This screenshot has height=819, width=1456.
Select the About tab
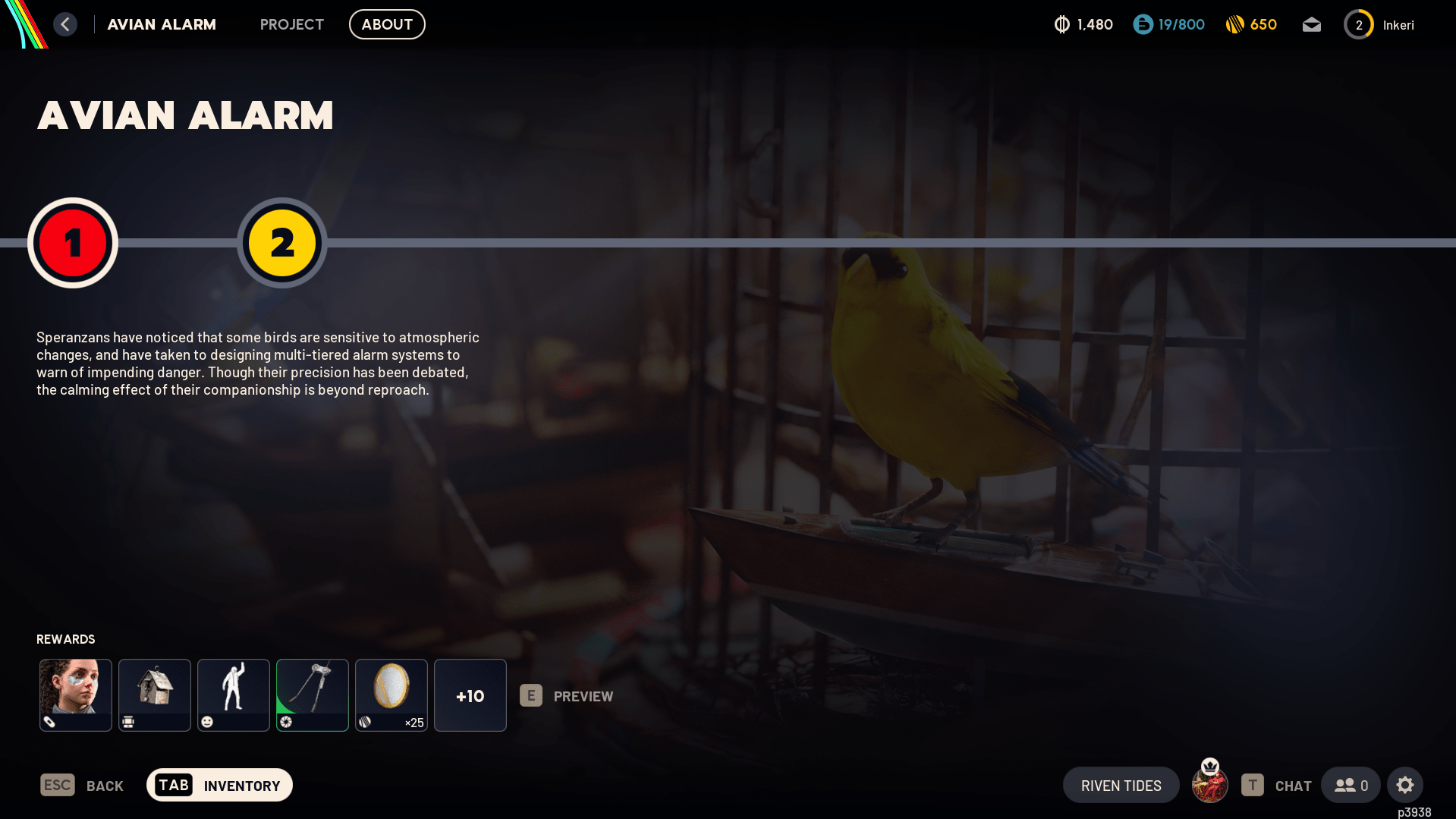pos(387,24)
